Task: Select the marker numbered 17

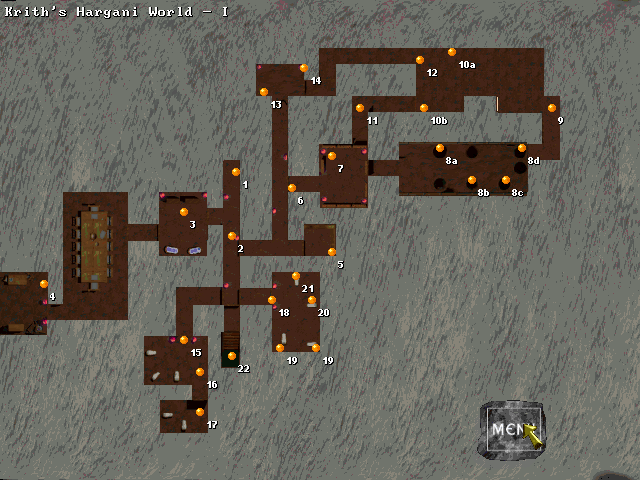Action: click(x=200, y=412)
